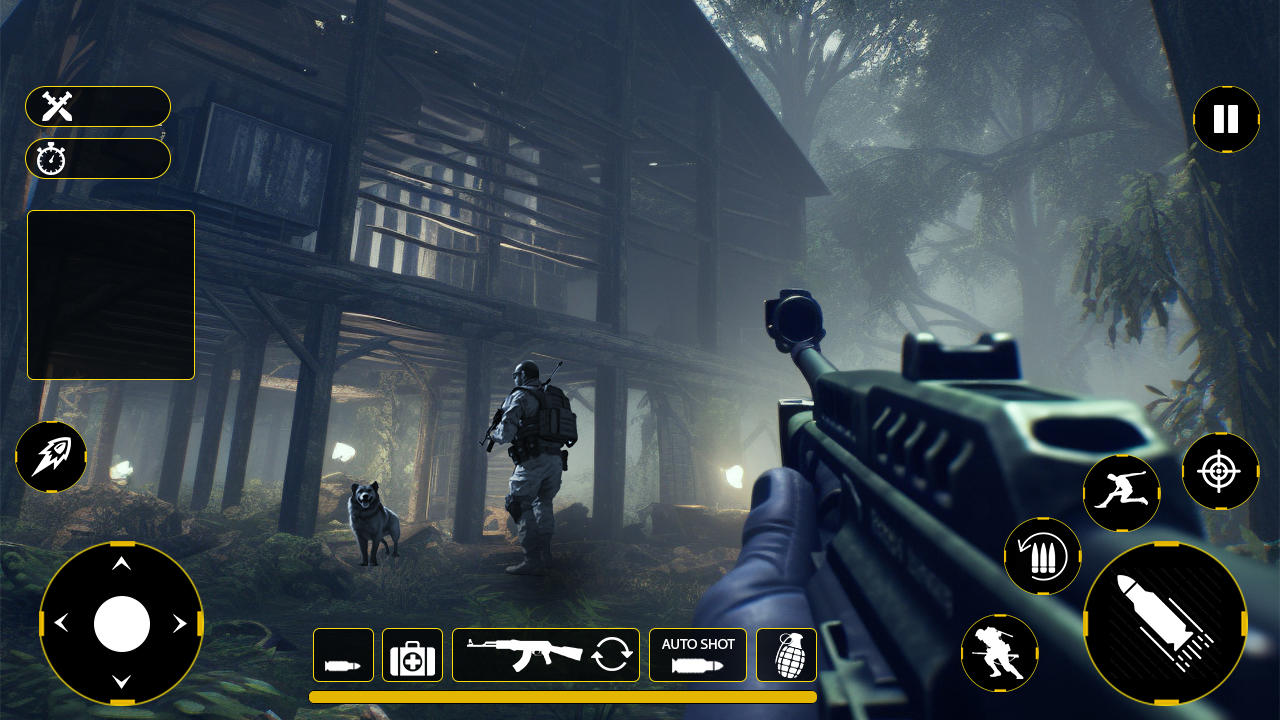
Task: Open the minimap box
Action: coord(110,293)
